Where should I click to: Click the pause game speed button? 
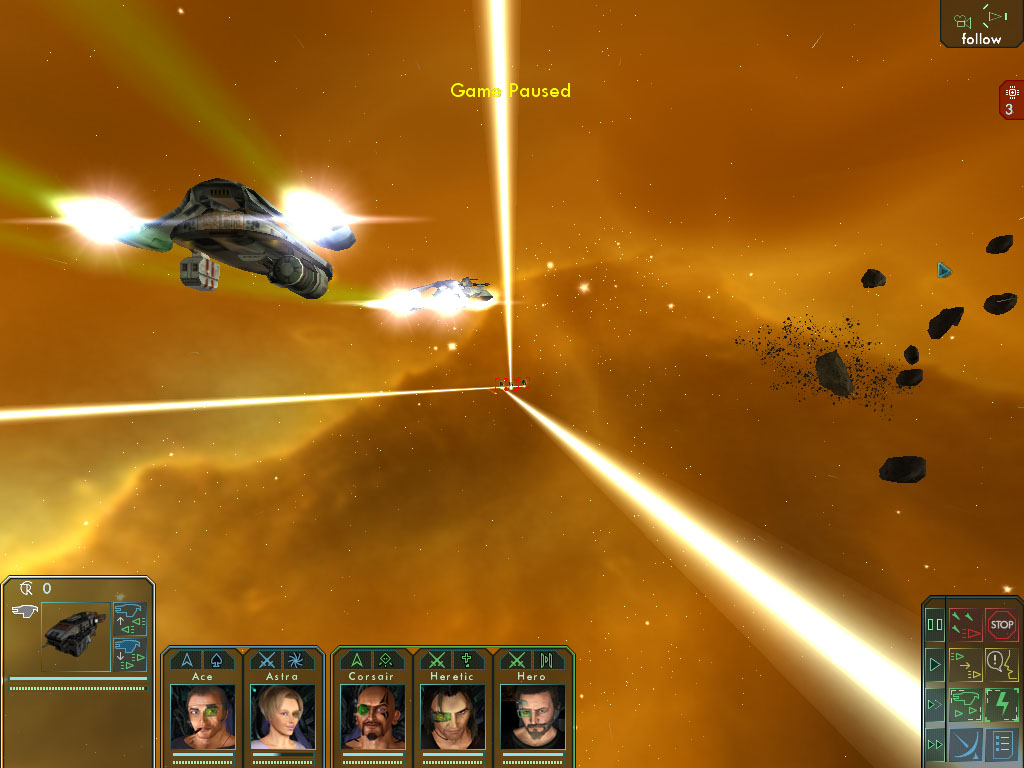pos(935,625)
